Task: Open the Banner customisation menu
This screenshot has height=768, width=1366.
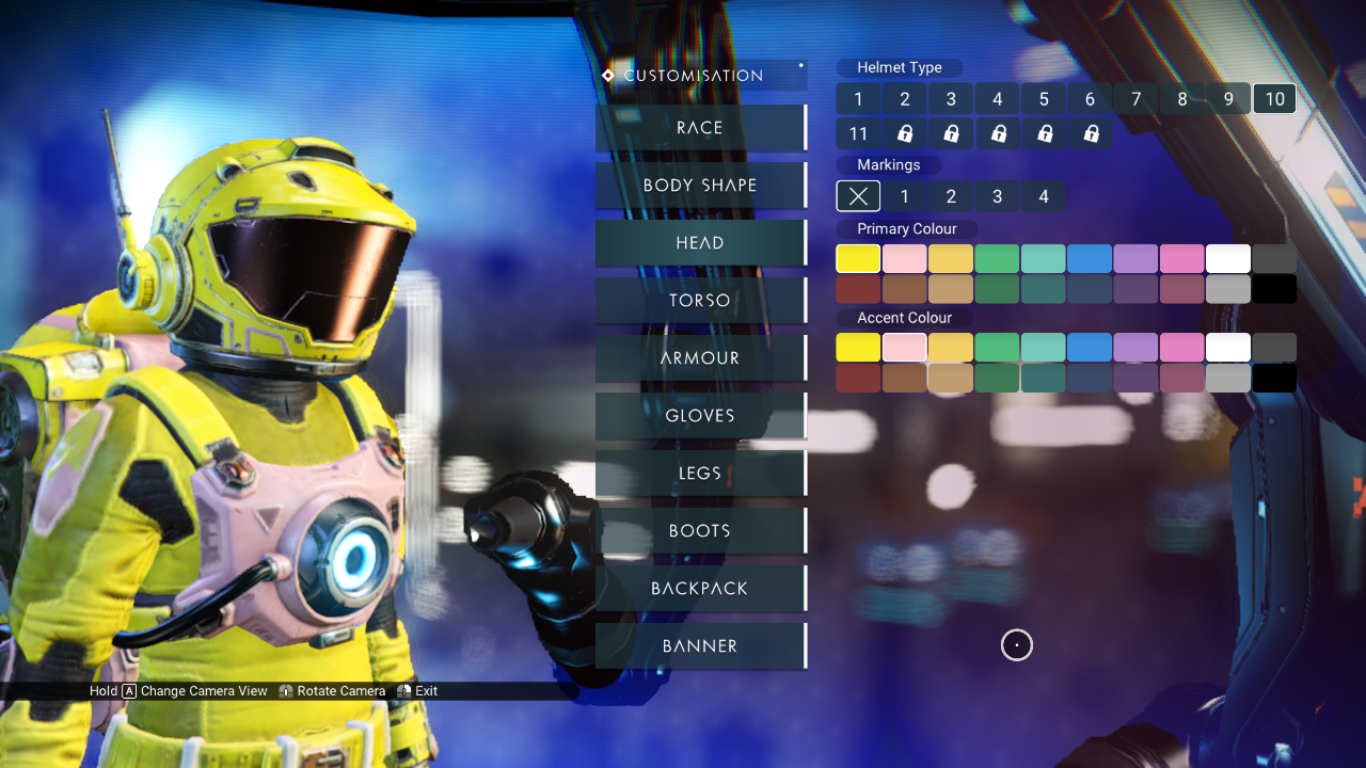Action: point(700,646)
